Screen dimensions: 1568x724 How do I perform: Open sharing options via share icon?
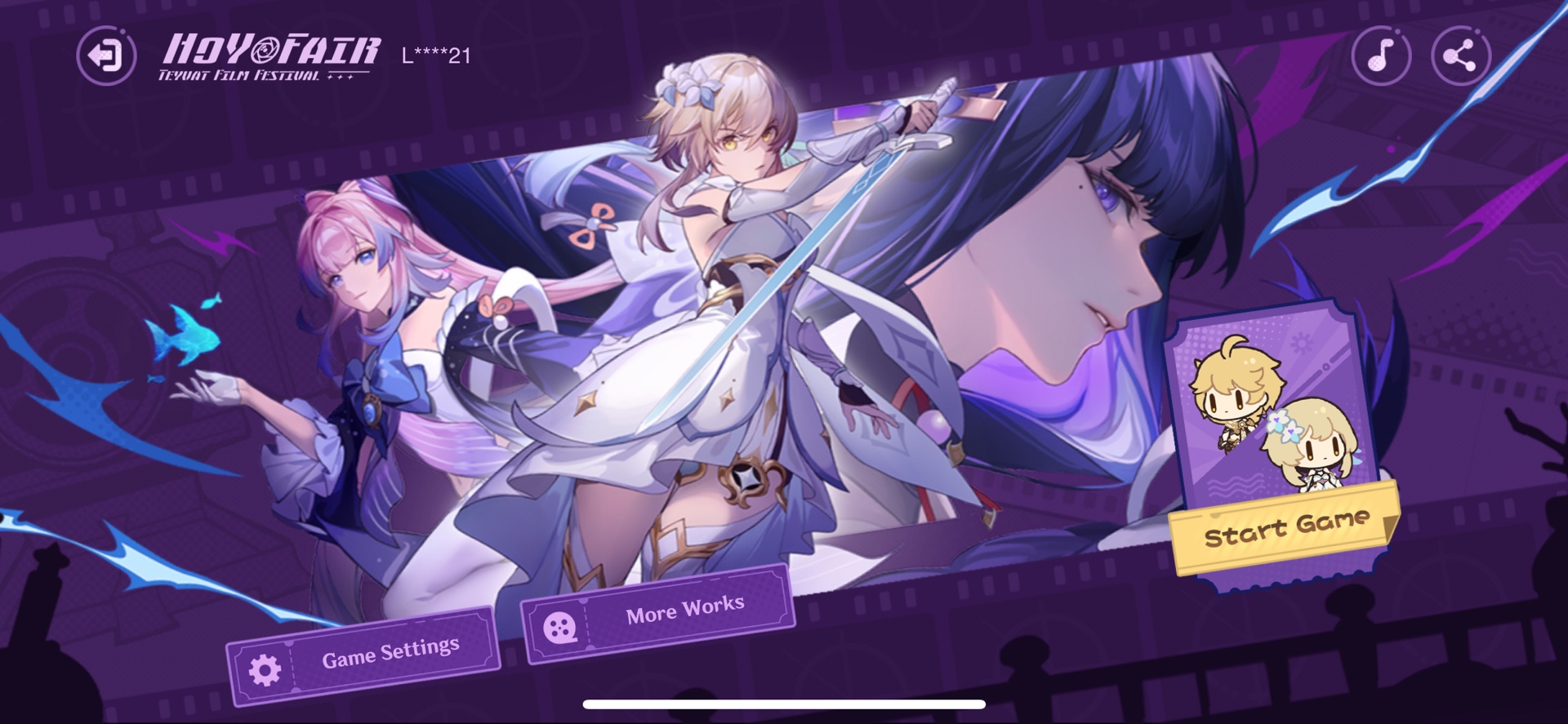tap(1458, 56)
